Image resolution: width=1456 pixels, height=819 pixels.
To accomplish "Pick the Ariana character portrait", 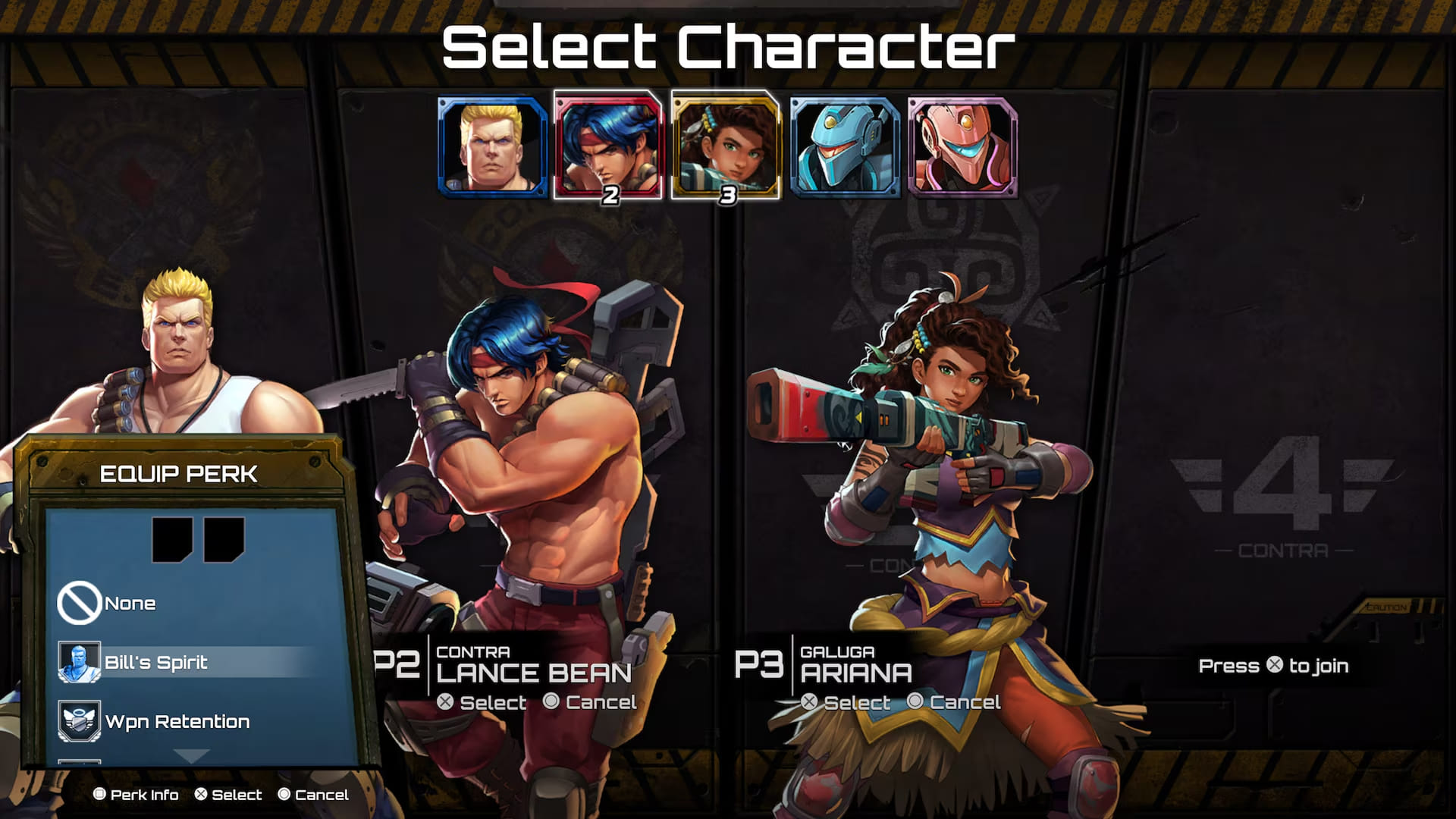I will pos(726,147).
